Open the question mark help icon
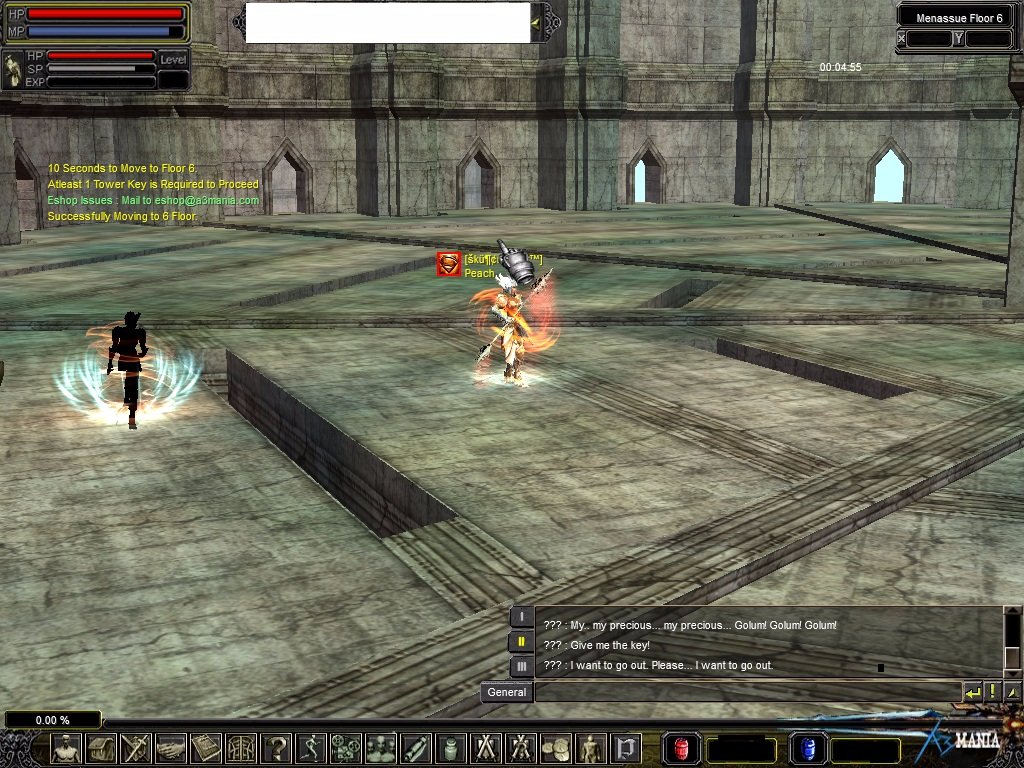This screenshot has width=1024, height=768. point(276,748)
